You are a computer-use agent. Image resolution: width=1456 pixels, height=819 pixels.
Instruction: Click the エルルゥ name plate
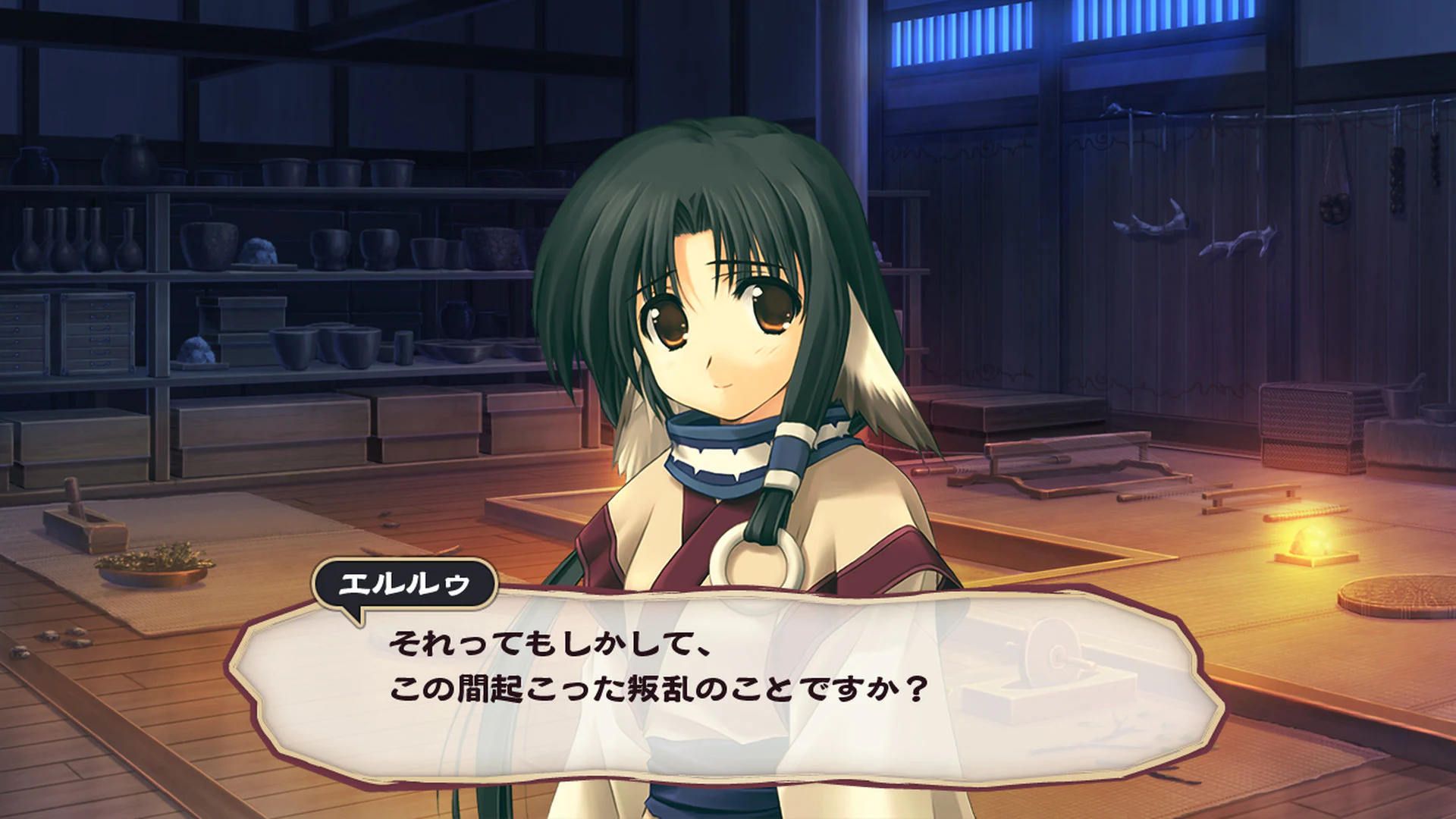(x=406, y=584)
